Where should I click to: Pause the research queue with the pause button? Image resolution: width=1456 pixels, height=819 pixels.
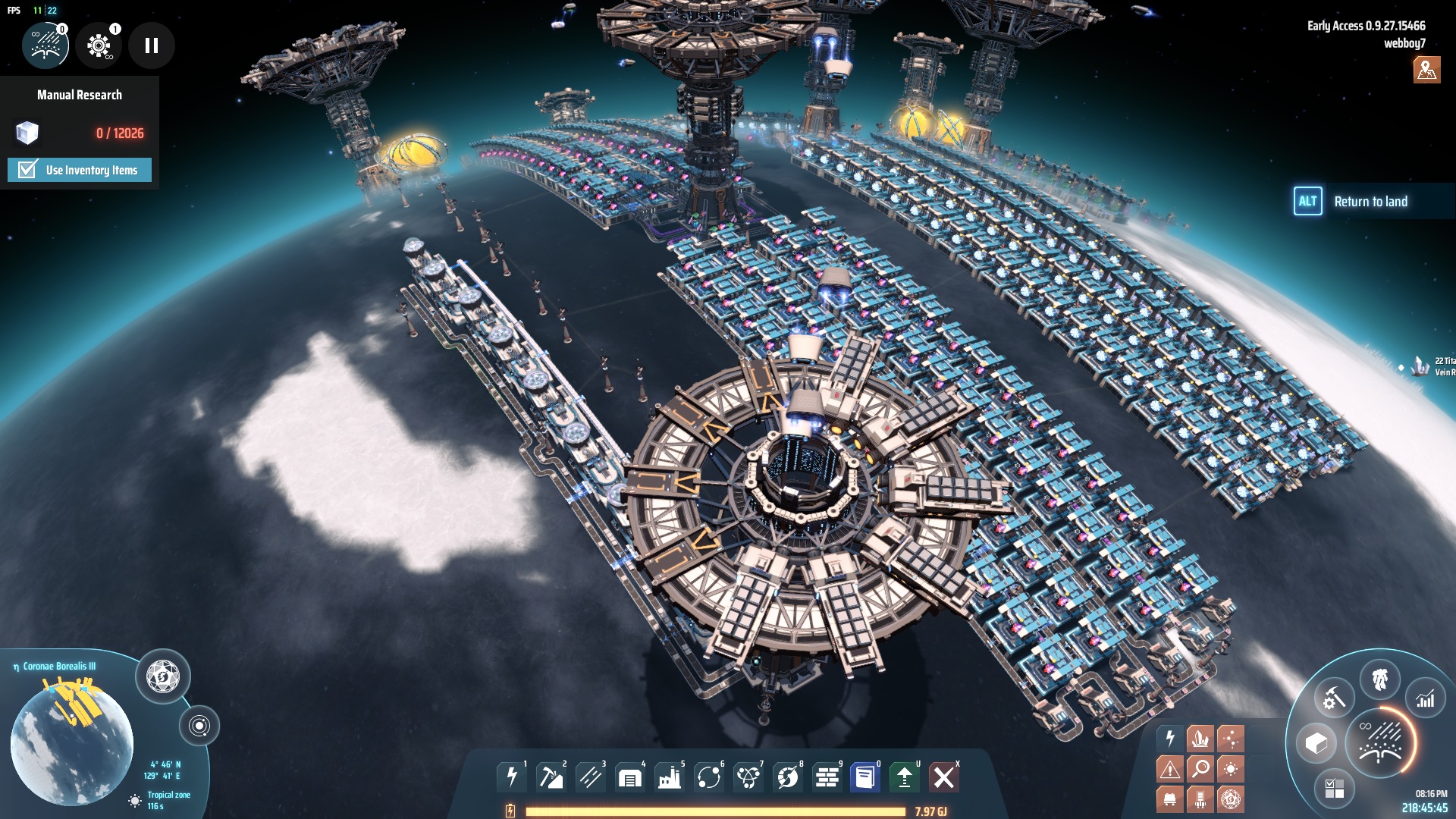[x=152, y=45]
